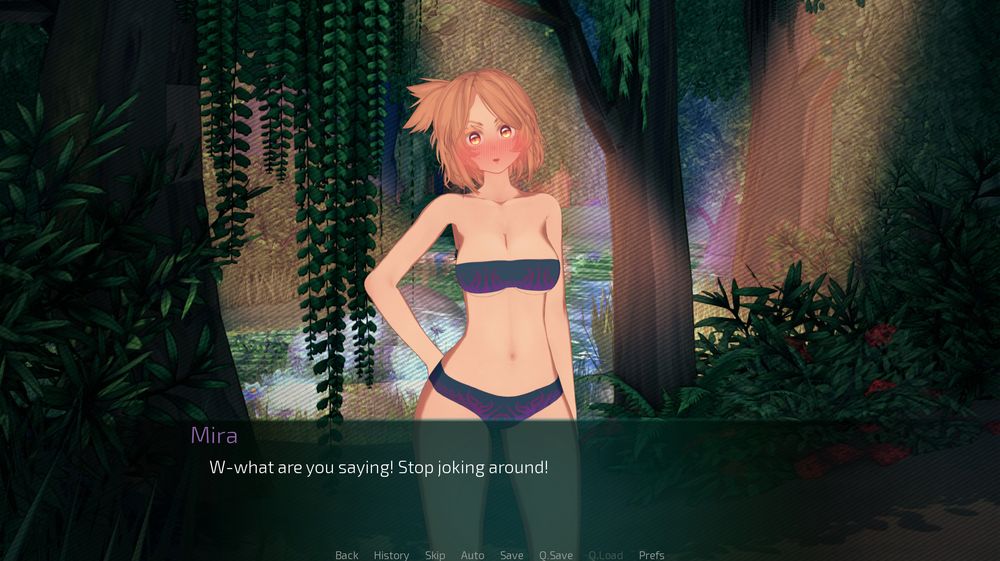Viewport: 1000px width, 561px height.
Task: Quick save with Q.Save
Action: point(556,555)
